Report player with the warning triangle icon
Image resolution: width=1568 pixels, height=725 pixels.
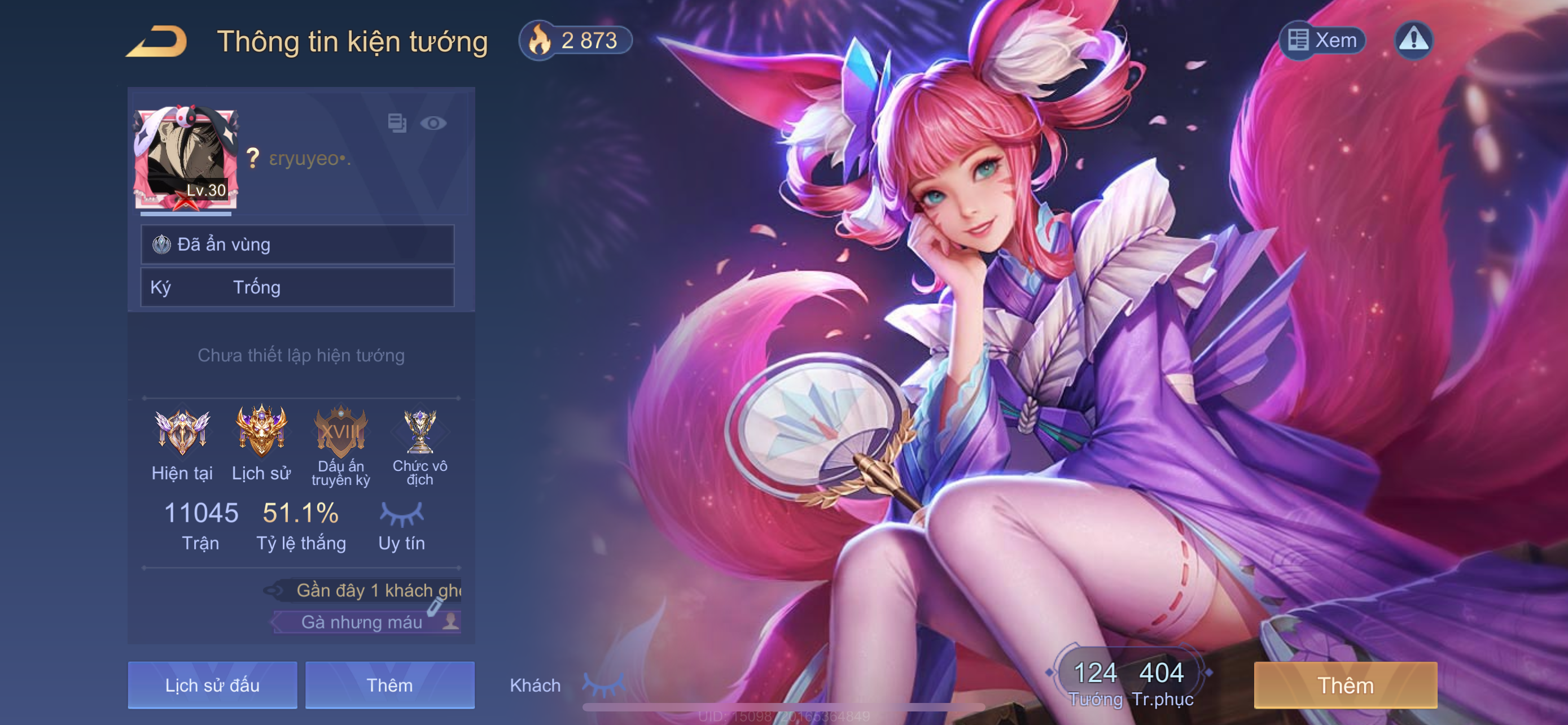click(x=1413, y=40)
